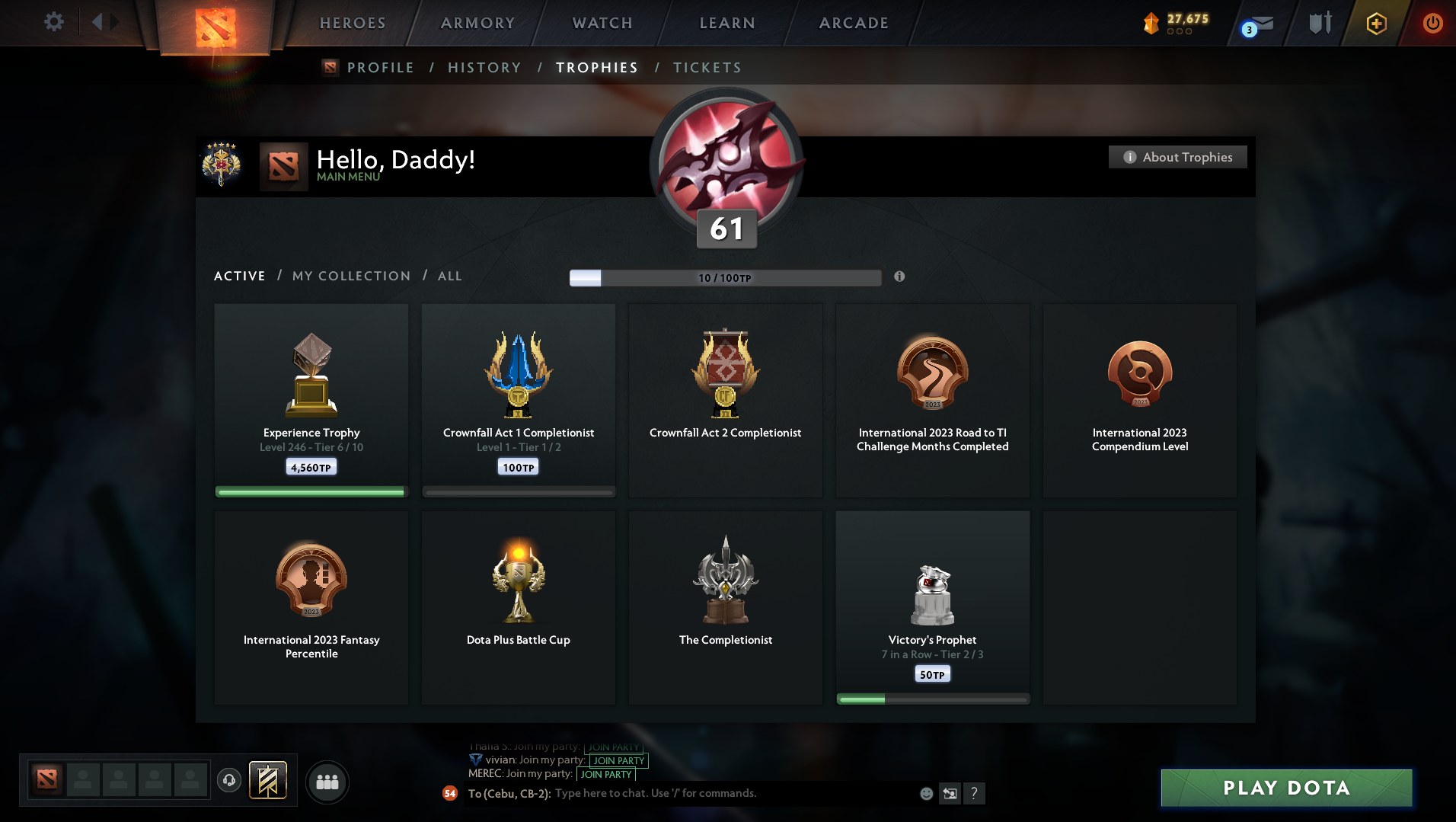Open the HISTORY tab
1456x822 pixels.
click(x=484, y=68)
